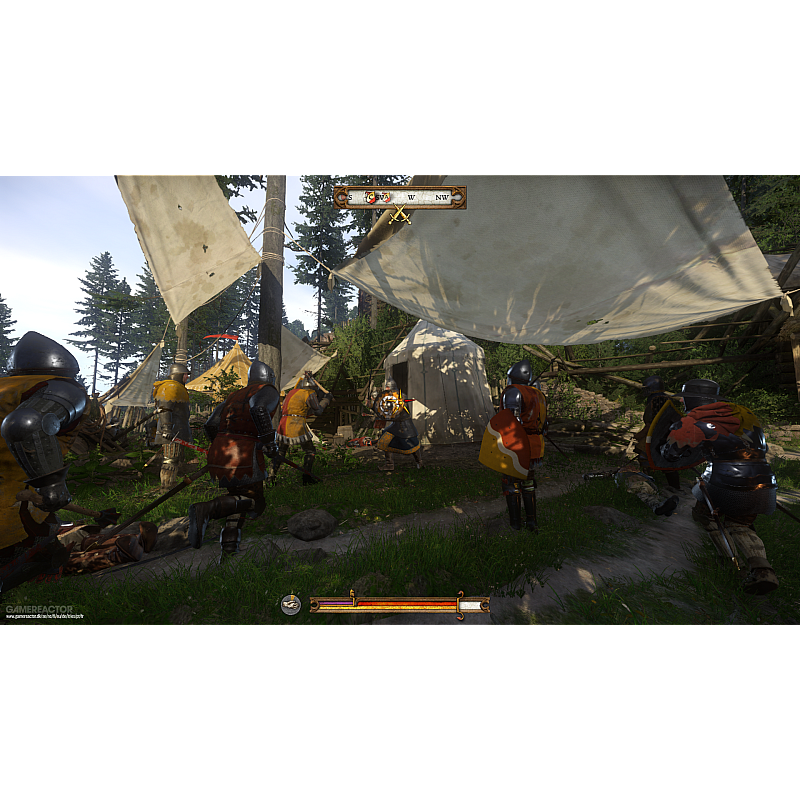
Task: Click the round fist icon
Action: 290,604
